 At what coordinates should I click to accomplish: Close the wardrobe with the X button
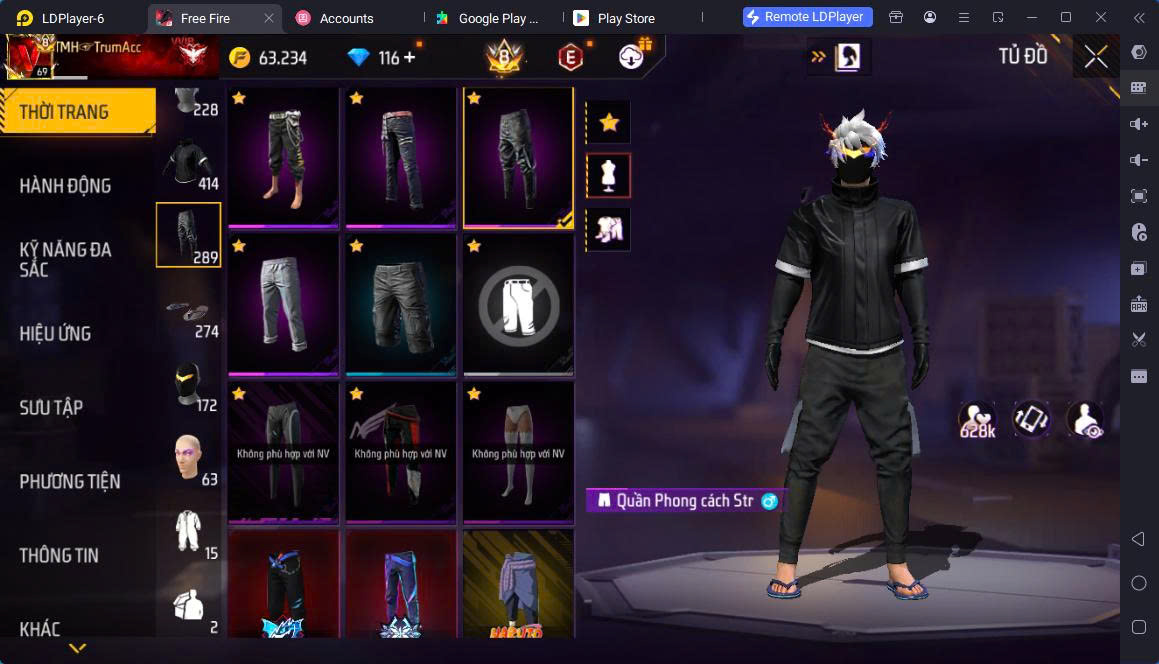1095,57
